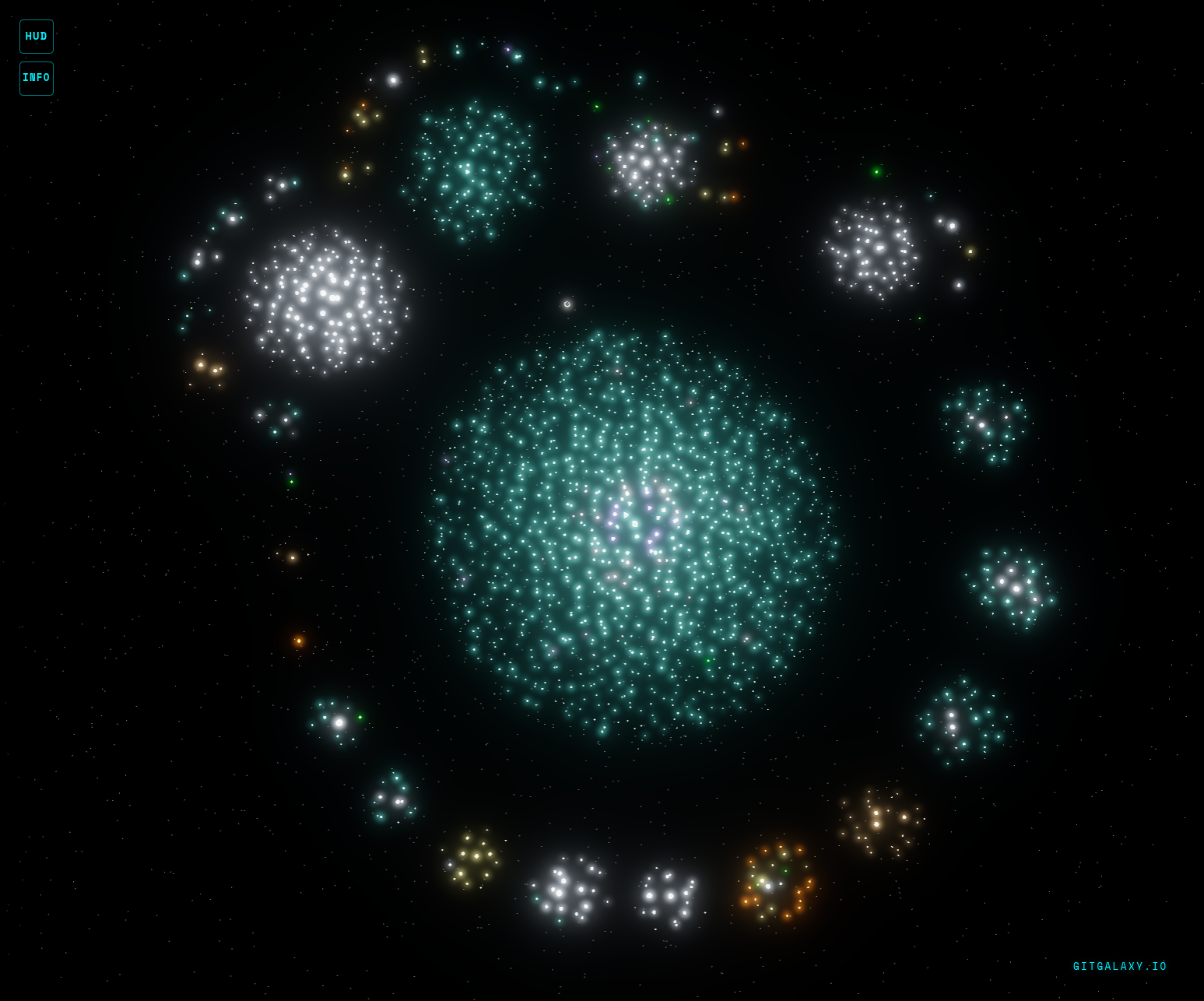
Task: Open the INFO panel
Action: coord(37,78)
